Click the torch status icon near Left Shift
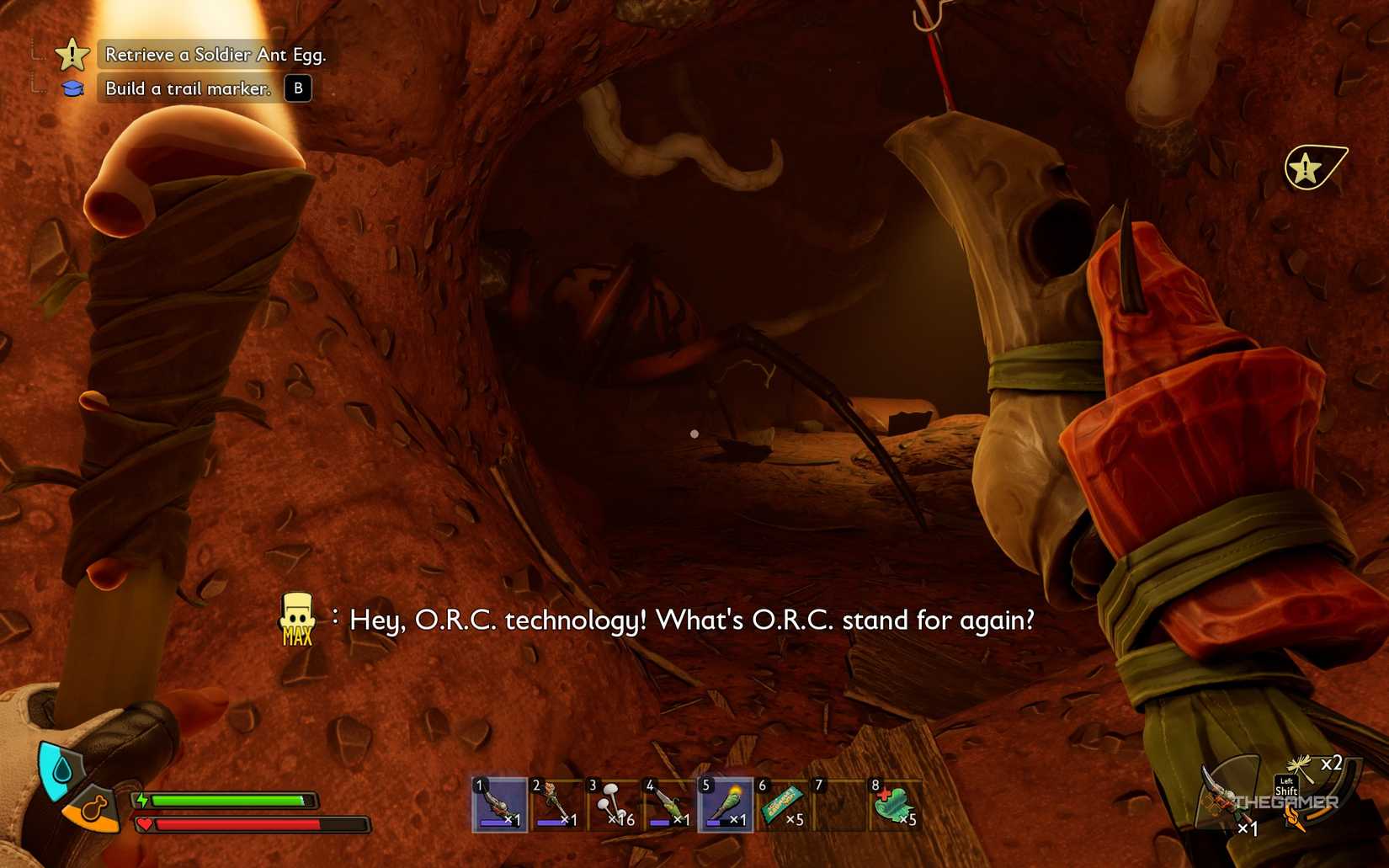Image resolution: width=1389 pixels, height=868 pixels. [1294, 817]
